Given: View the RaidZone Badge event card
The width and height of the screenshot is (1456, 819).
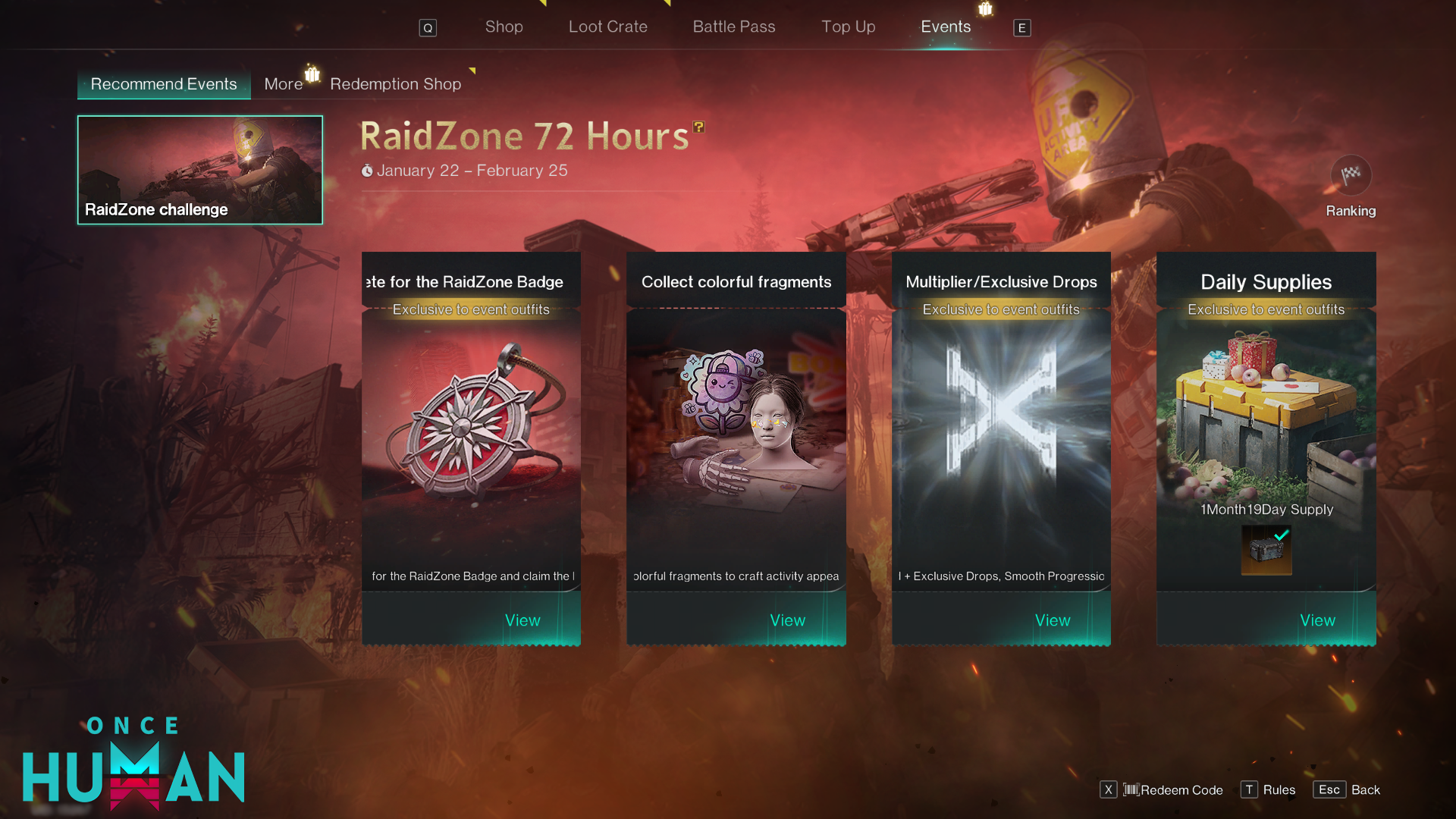Looking at the screenshot, I should [522, 620].
